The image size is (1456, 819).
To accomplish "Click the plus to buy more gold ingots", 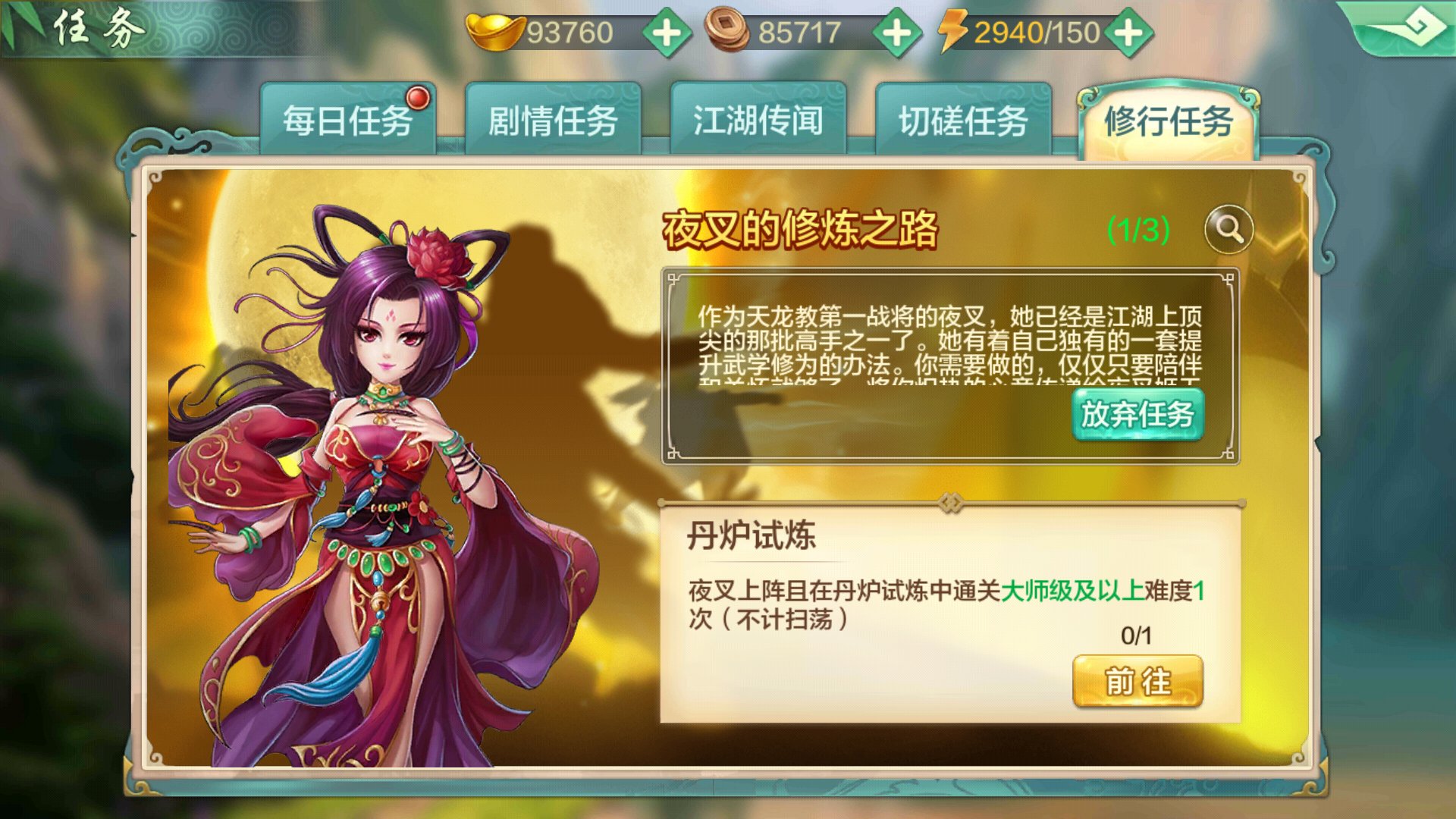I will tap(666, 32).
